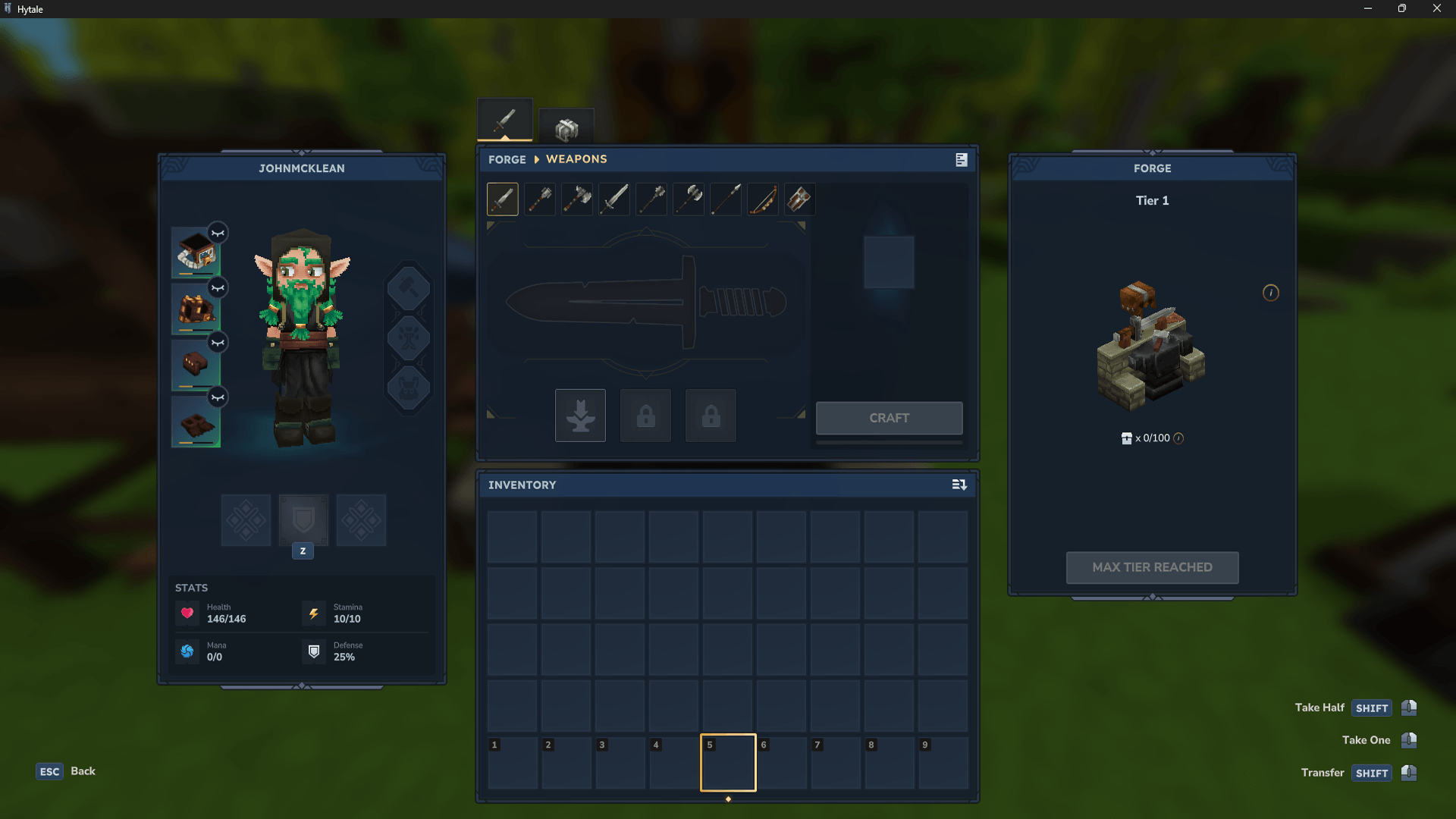This screenshot has width=1456, height=819.
Task: Select the Bow weapon category
Action: coord(762,199)
